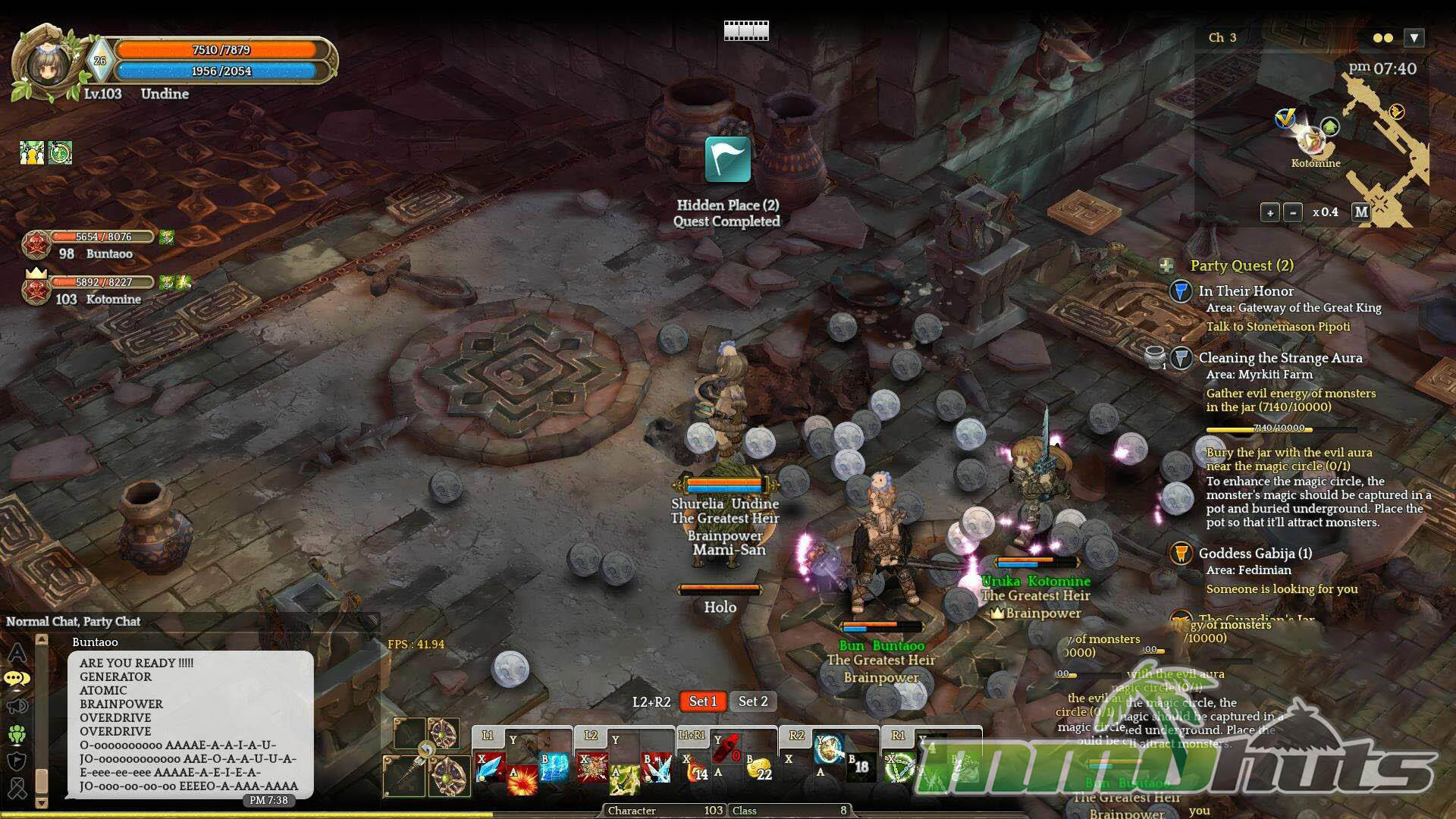Click the weapon swap arrow icon
Screen dimensions: 1456x819
pos(426,750)
